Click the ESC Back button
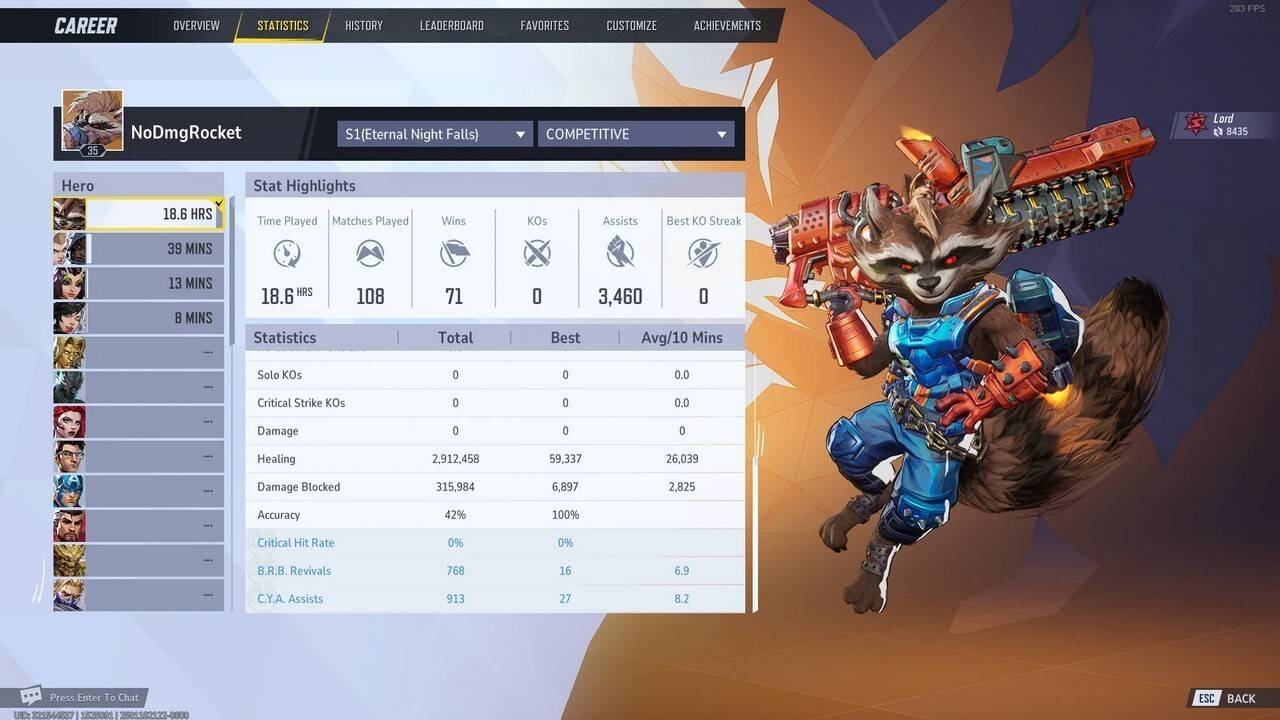1280x720 pixels. click(x=1222, y=697)
